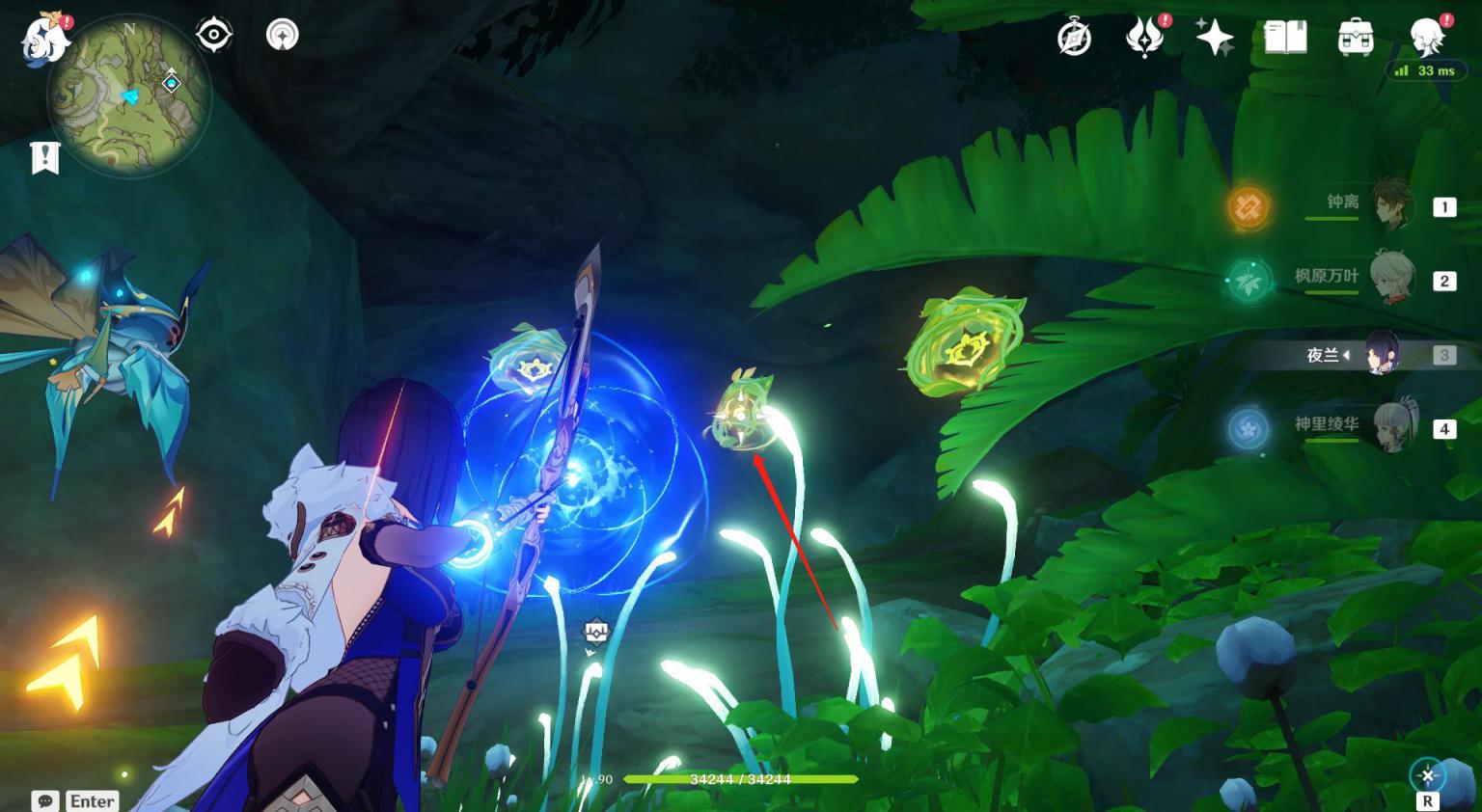Open the circular minimap
Viewport: 1482px width, 812px height.
point(128,95)
